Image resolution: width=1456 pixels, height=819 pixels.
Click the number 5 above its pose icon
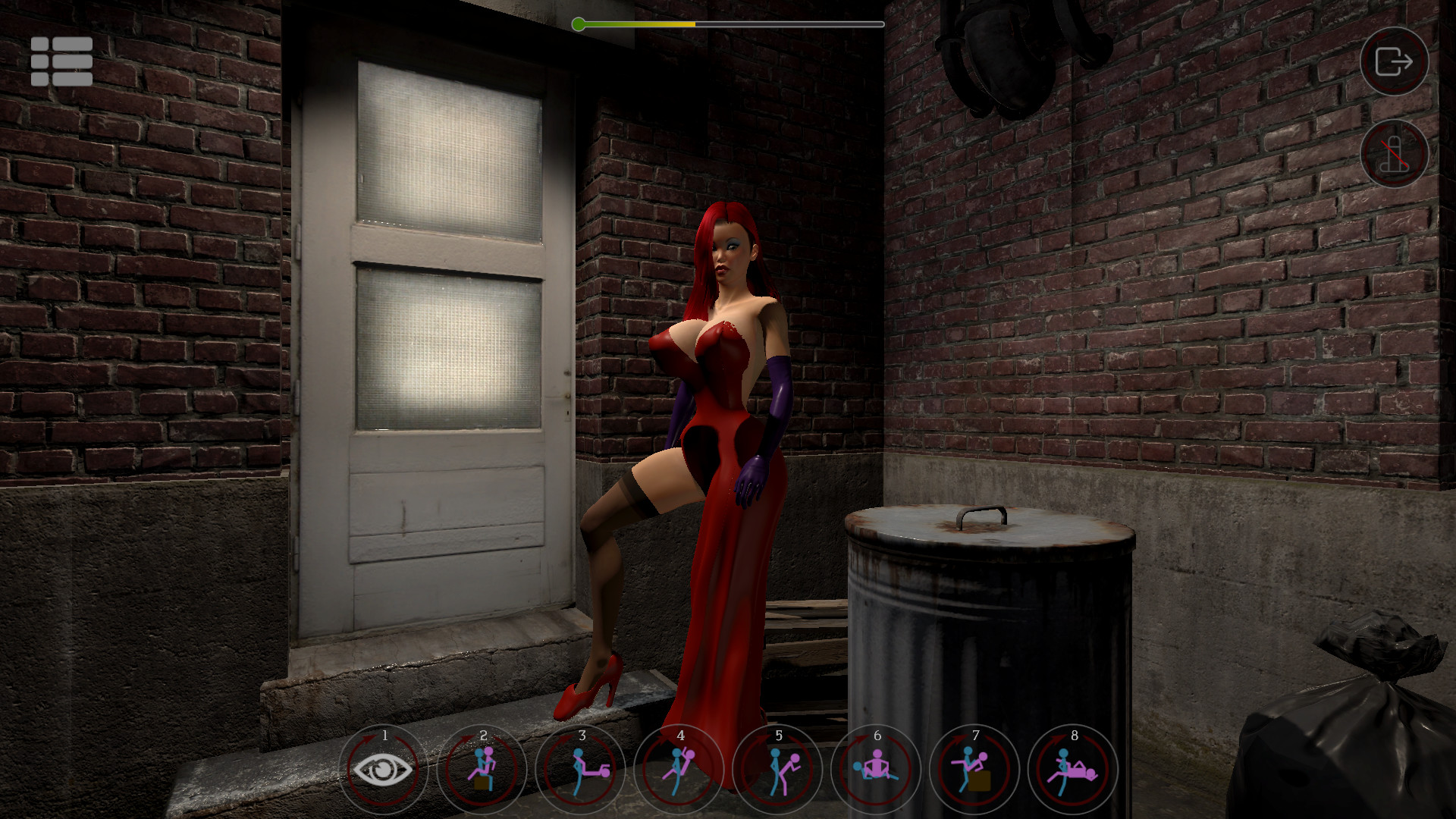click(779, 734)
